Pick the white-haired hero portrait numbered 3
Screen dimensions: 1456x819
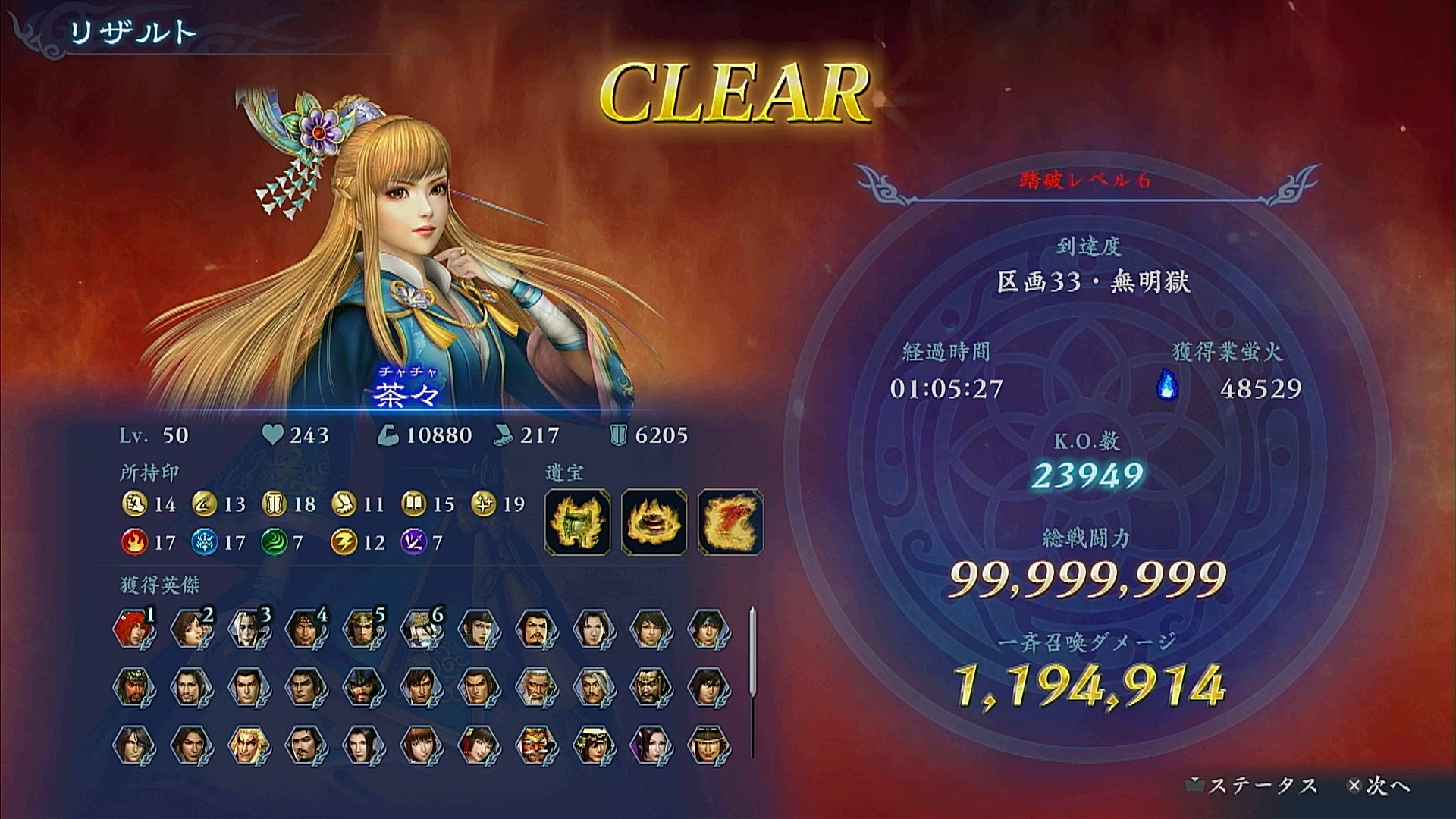click(x=246, y=629)
